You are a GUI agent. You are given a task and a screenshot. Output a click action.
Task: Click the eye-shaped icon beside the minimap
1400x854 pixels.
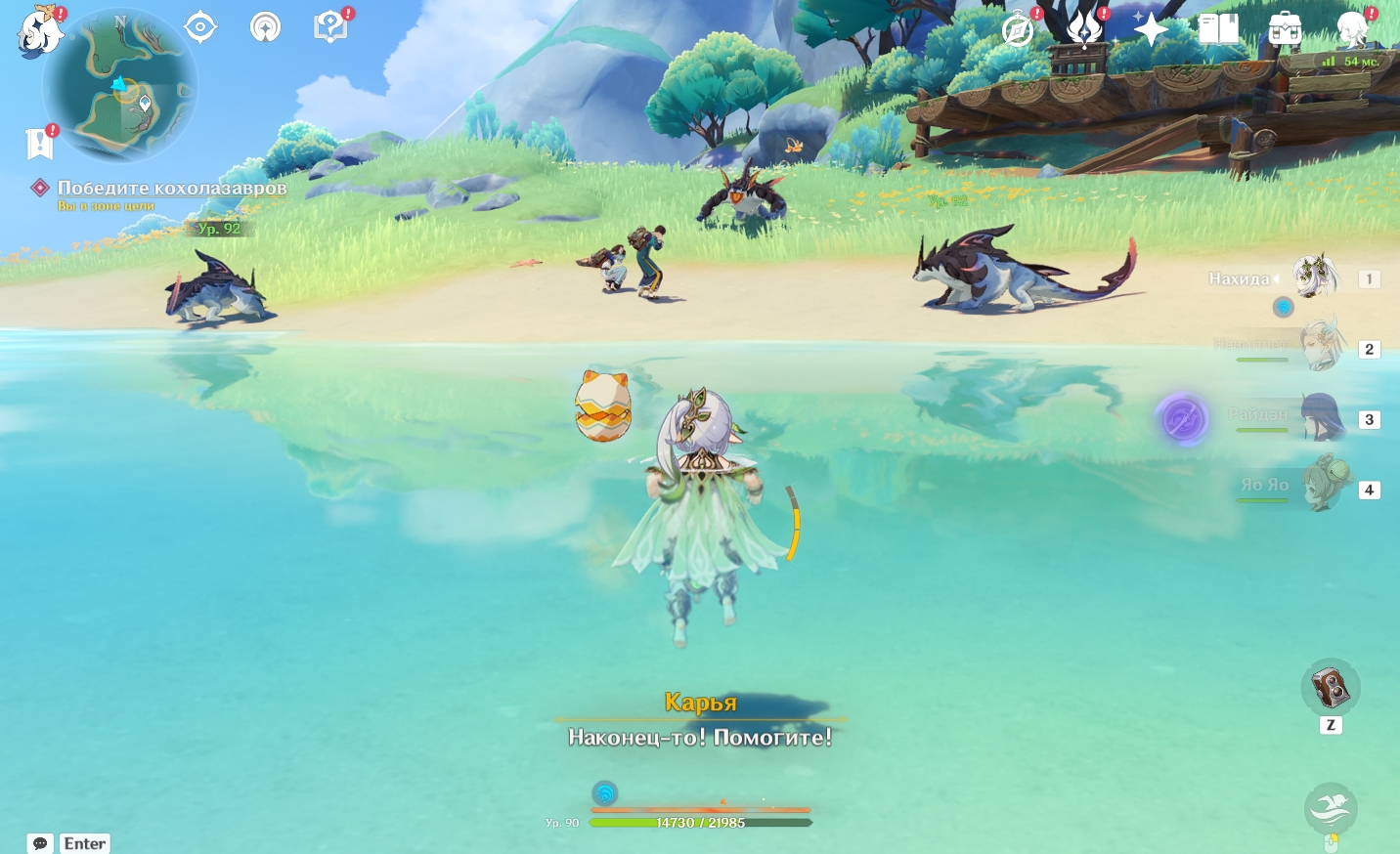click(200, 26)
